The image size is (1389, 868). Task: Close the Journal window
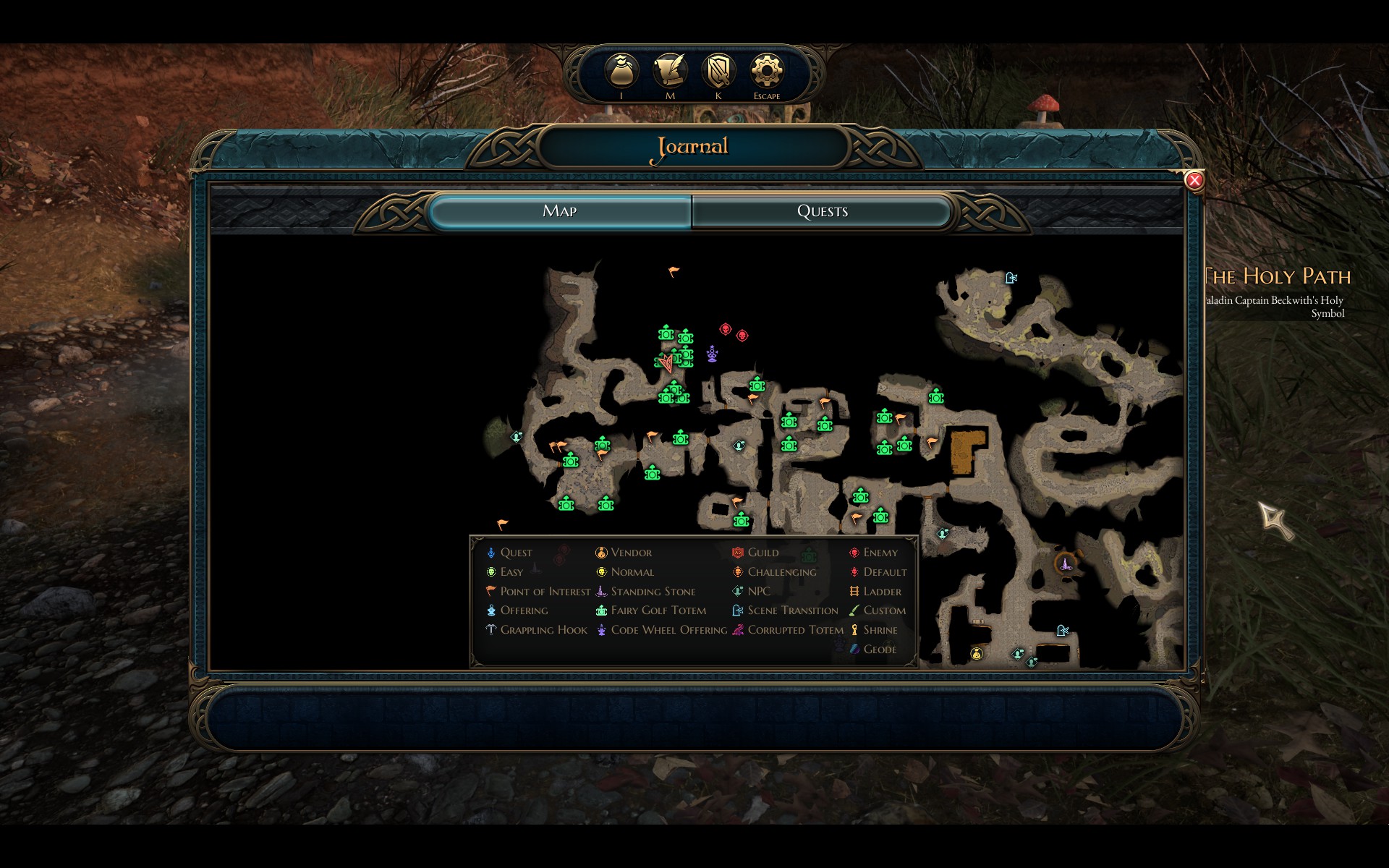[1194, 180]
